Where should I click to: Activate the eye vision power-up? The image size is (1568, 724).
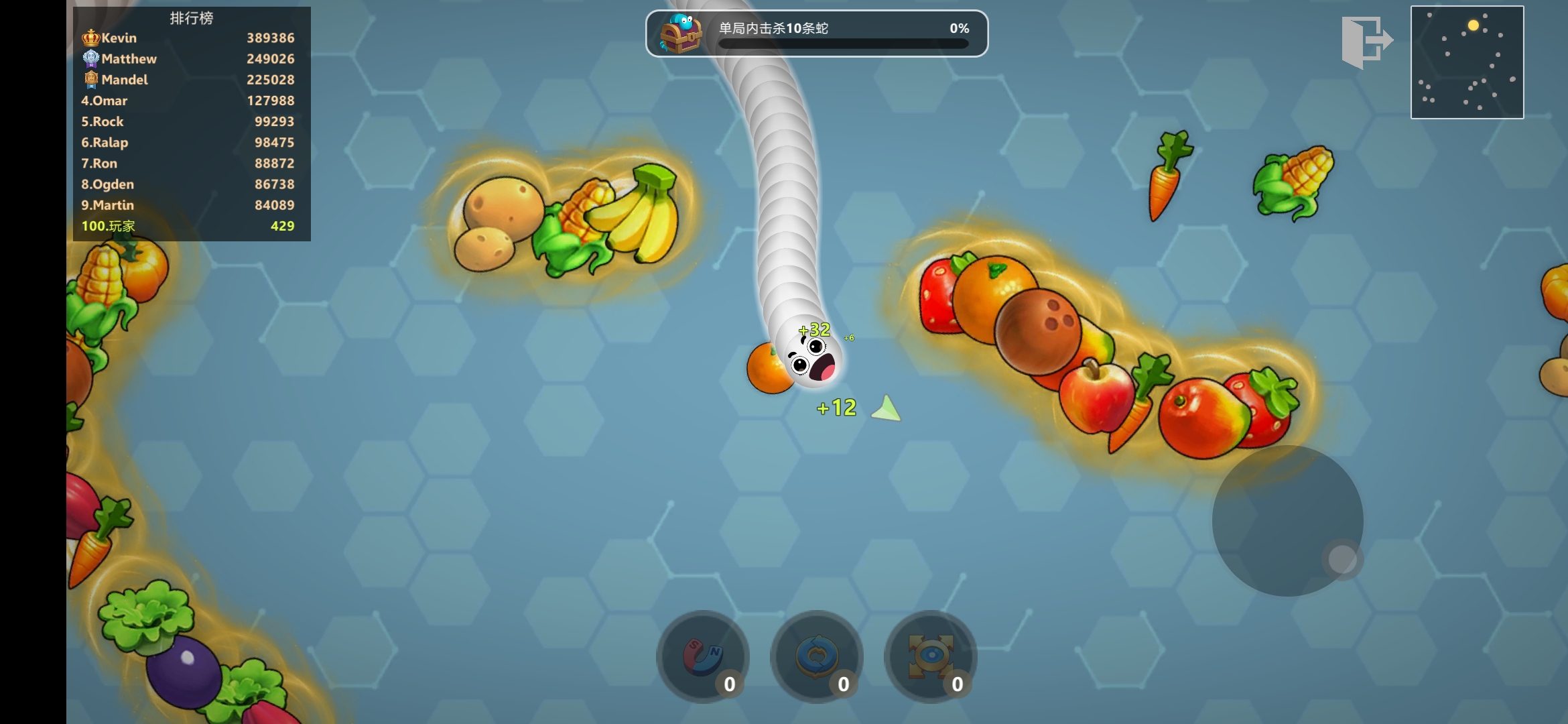930,656
